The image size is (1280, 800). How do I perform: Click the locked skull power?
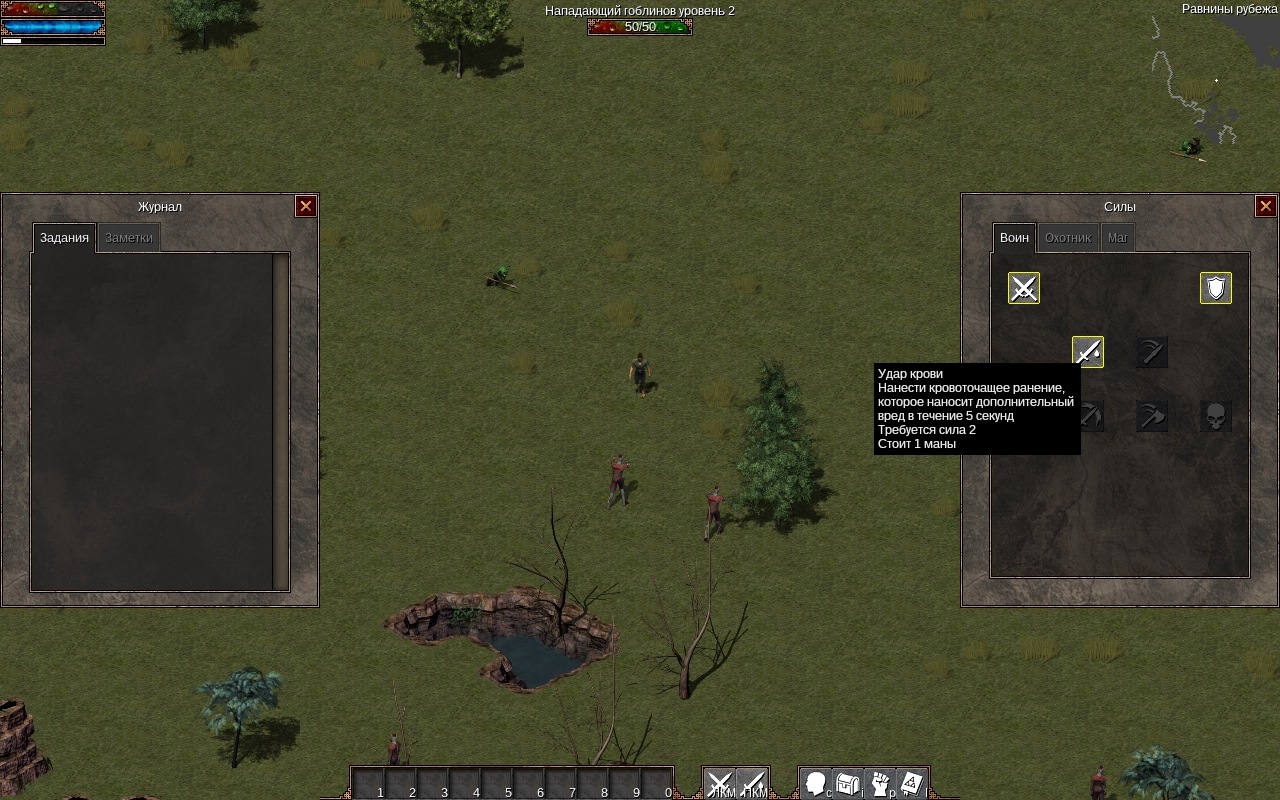1216,416
